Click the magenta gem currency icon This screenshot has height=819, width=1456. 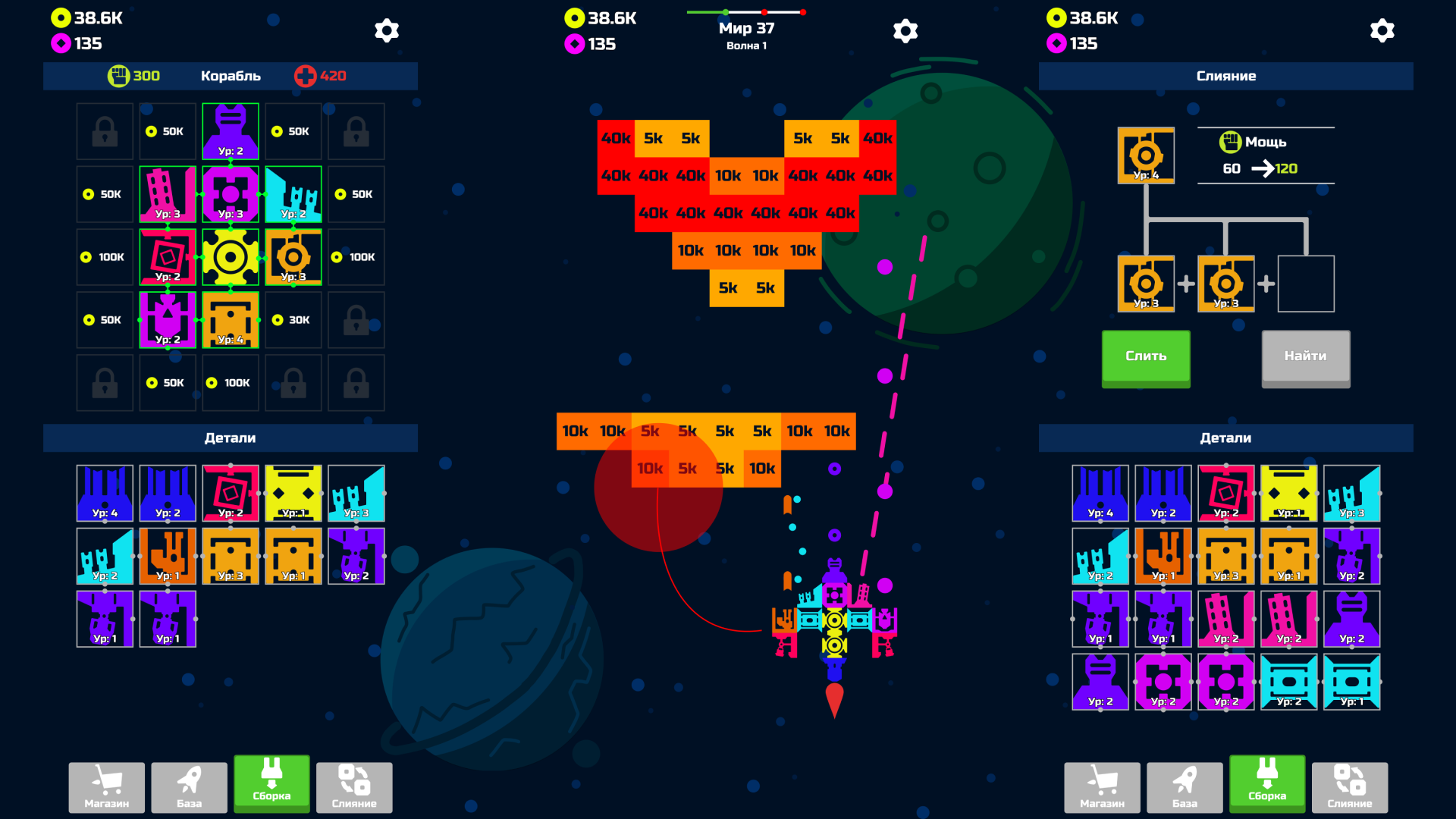click(60, 43)
